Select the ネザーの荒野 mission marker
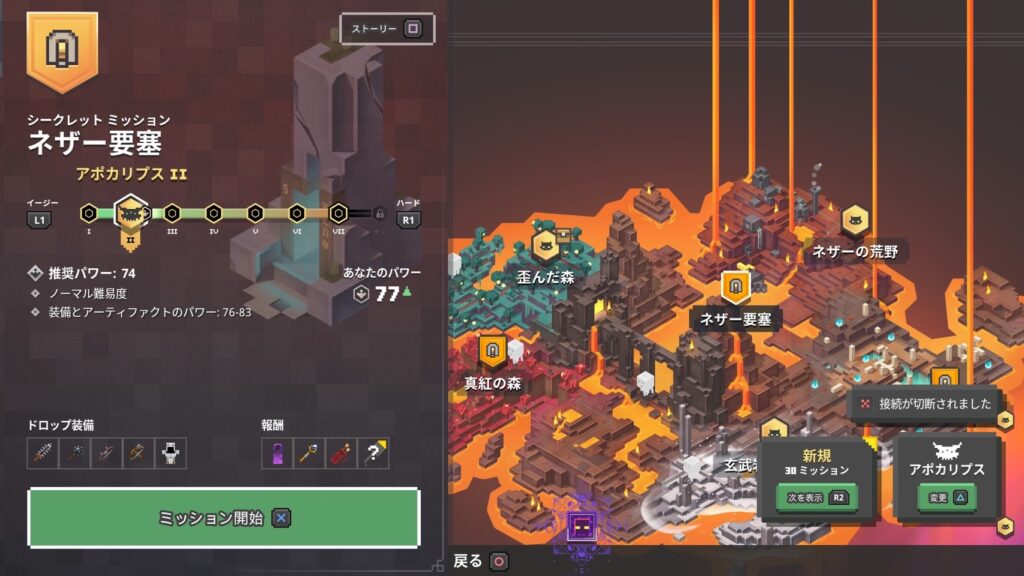1024x576 pixels. [x=854, y=221]
